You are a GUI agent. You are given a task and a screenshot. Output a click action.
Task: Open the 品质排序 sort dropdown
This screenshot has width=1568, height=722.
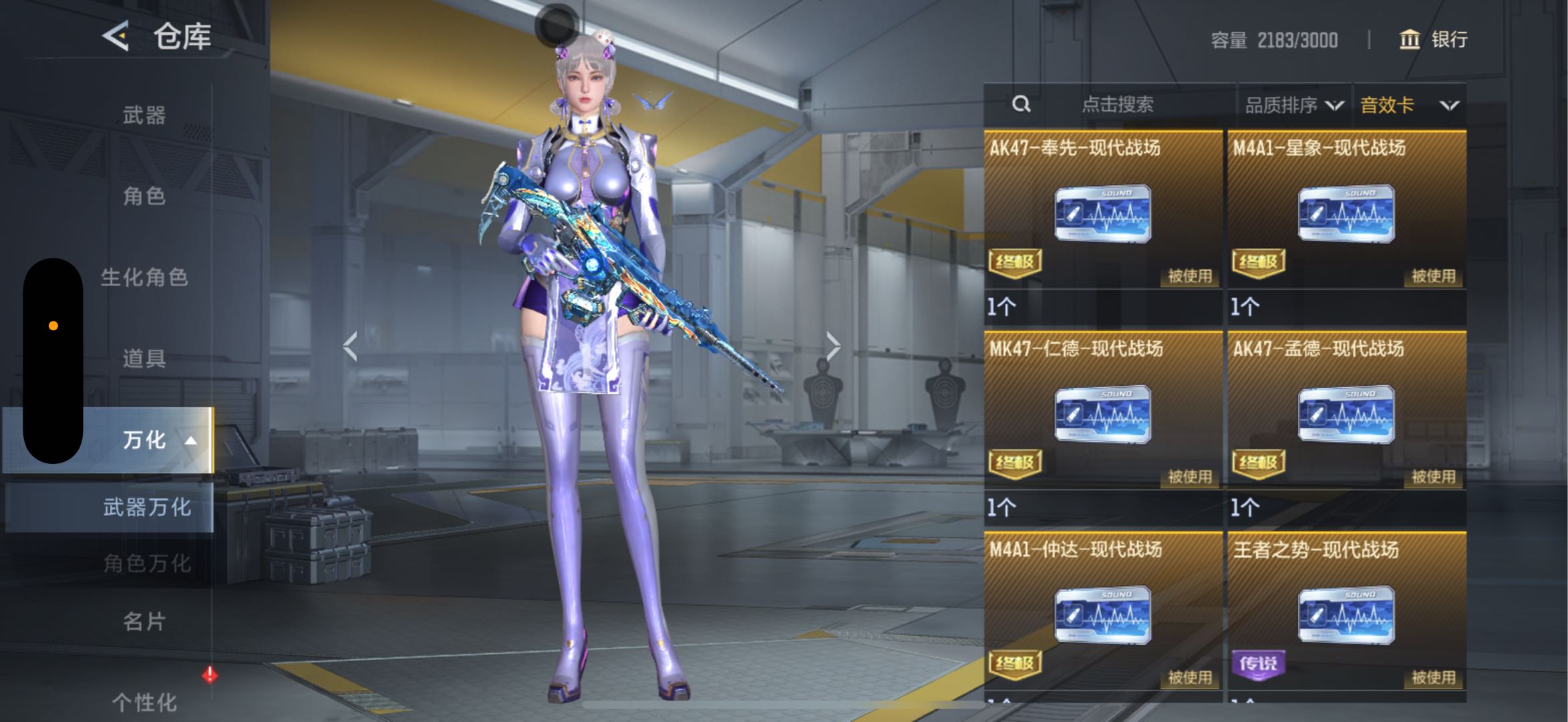point(1293,105)
